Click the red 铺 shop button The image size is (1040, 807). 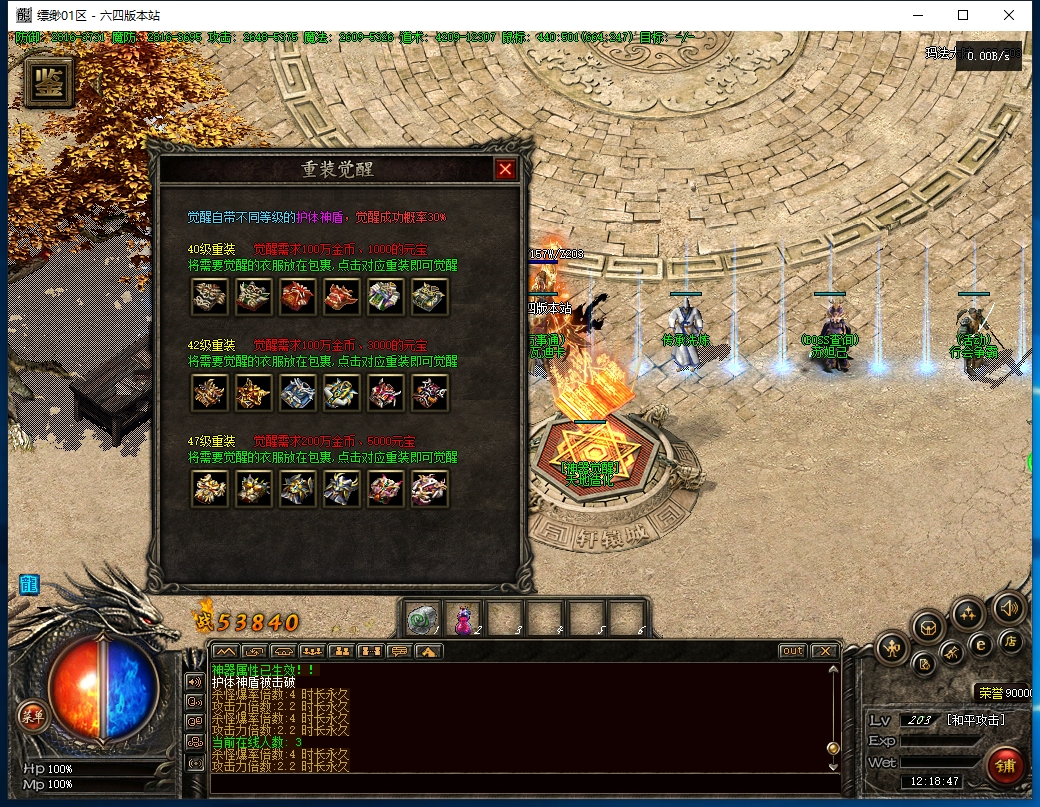(1005, 766)
